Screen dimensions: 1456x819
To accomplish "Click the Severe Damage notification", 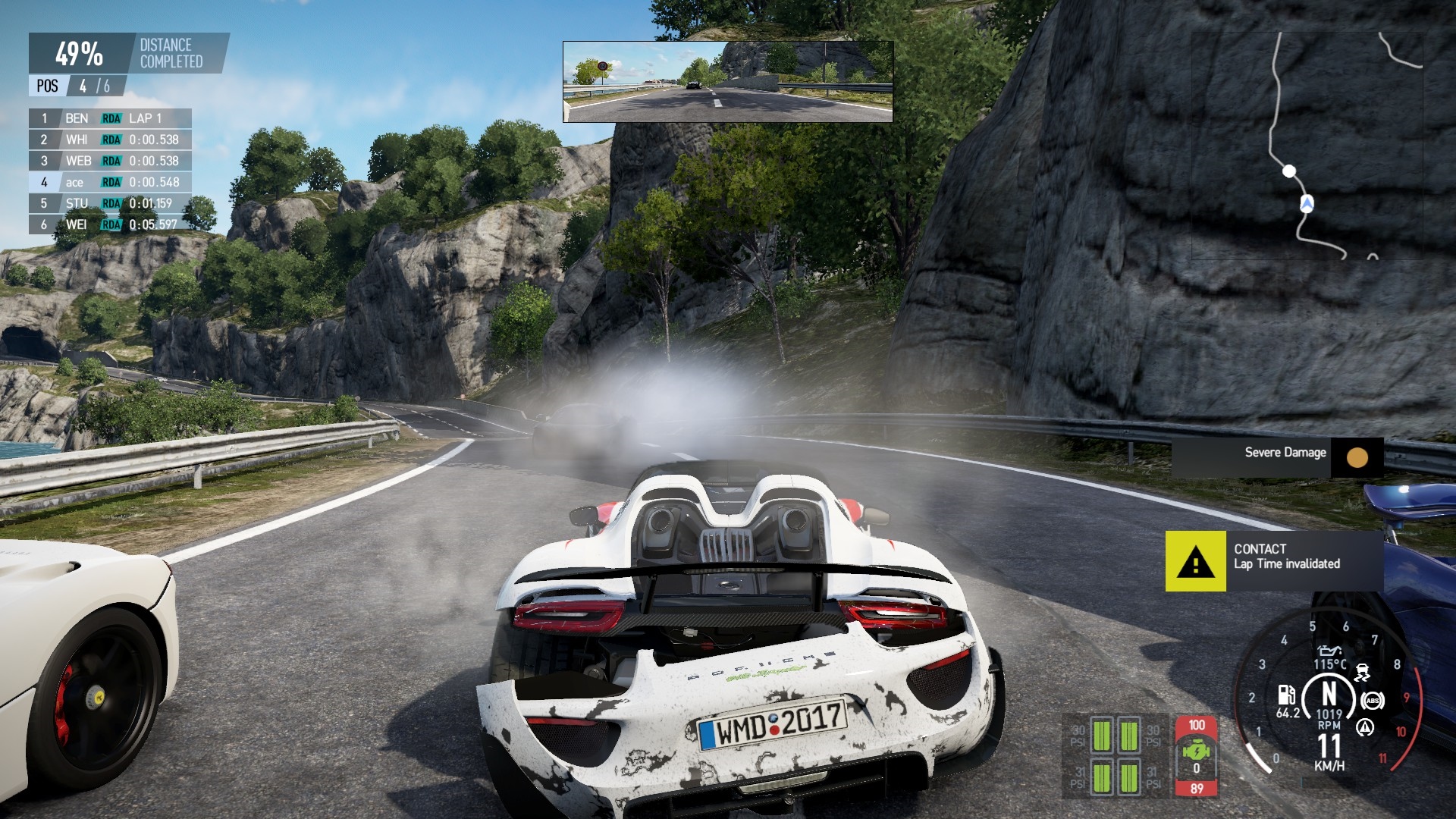I will [1277, 457].
